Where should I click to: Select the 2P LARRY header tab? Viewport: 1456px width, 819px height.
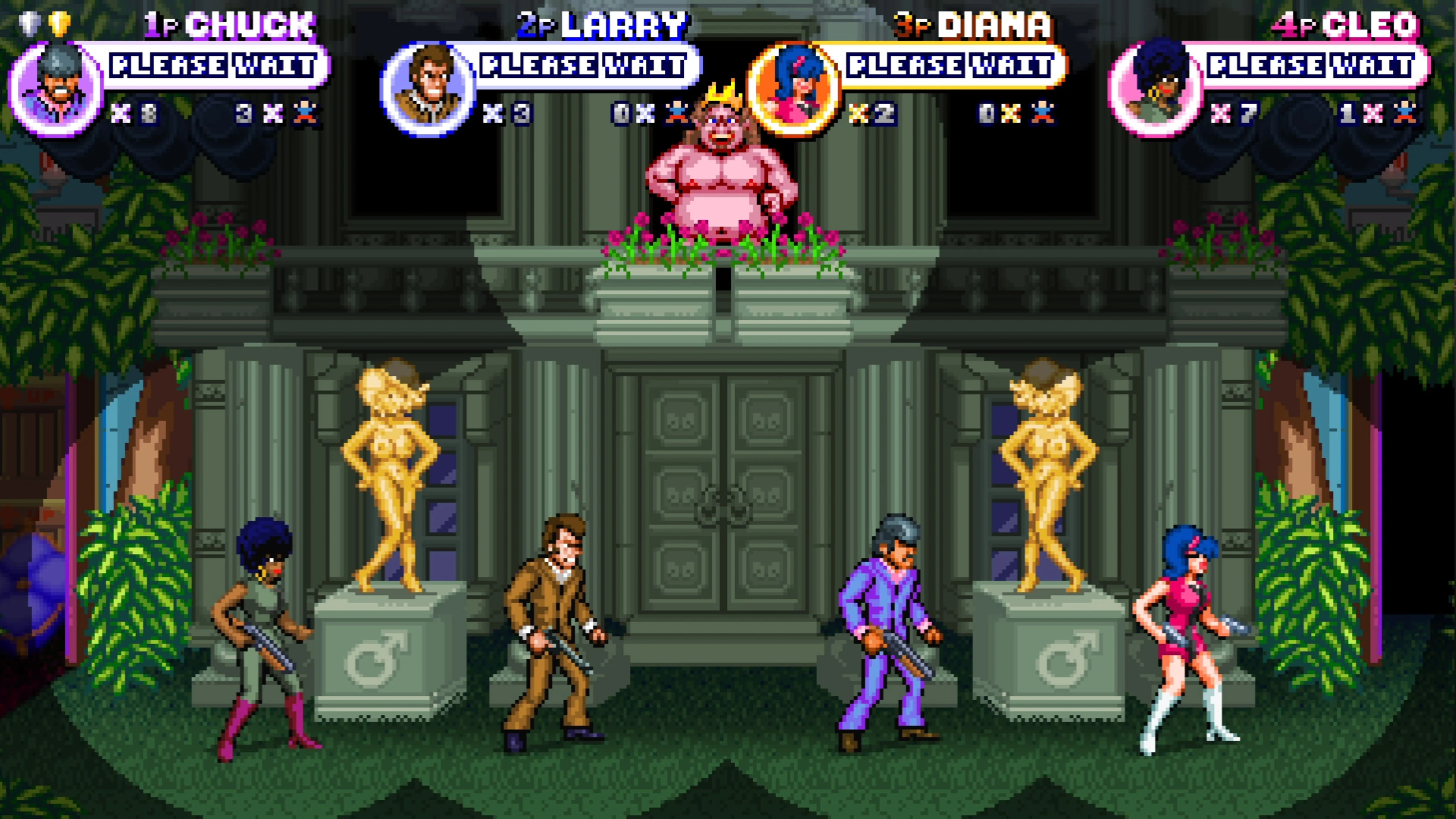[x=596, y=24]
